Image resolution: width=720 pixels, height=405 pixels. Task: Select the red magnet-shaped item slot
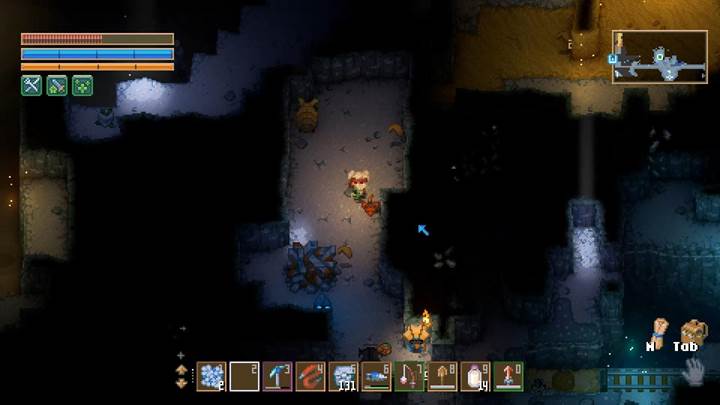point(310,376)
